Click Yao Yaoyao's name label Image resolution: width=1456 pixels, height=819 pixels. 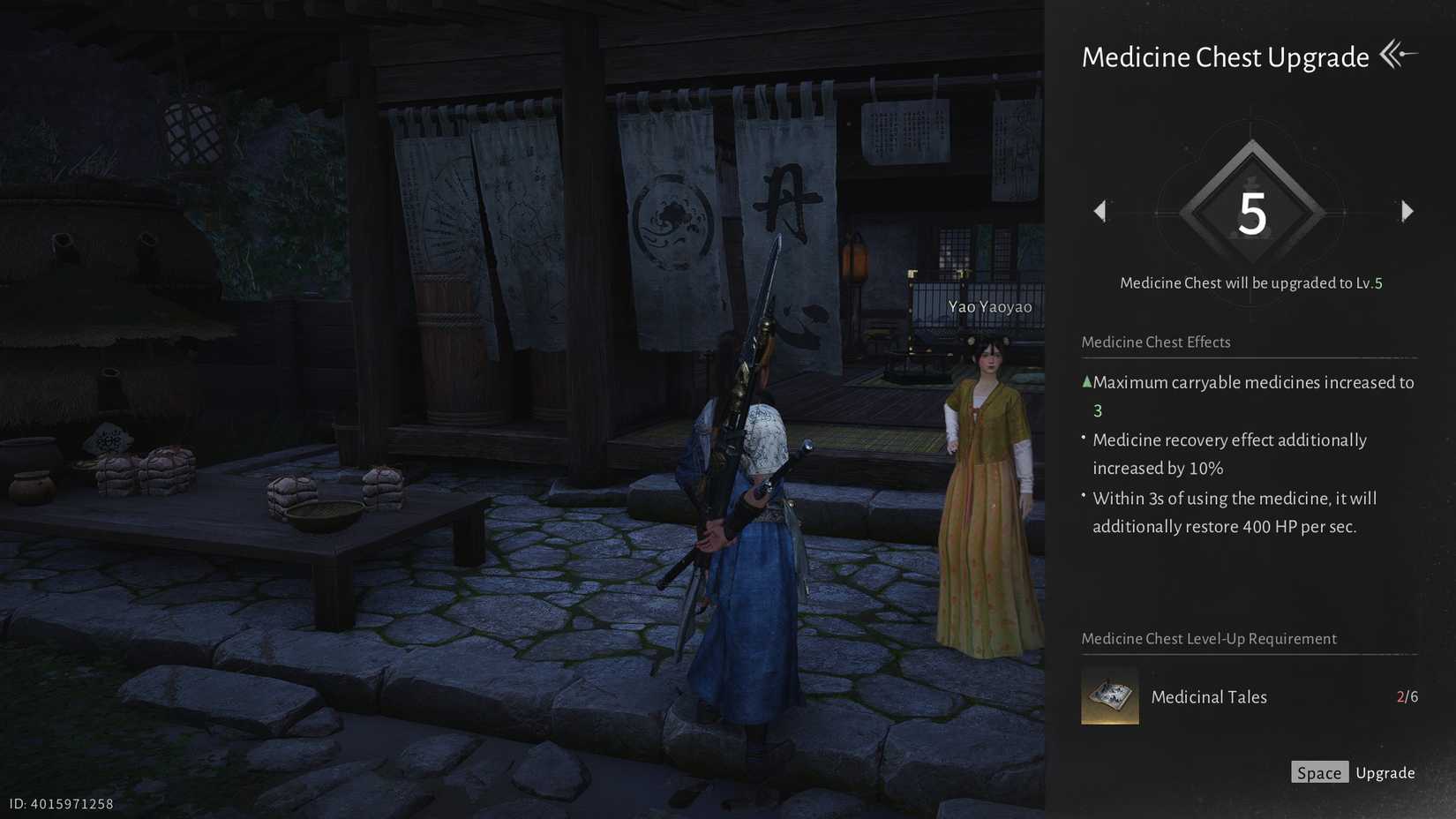tap(988, 306)
